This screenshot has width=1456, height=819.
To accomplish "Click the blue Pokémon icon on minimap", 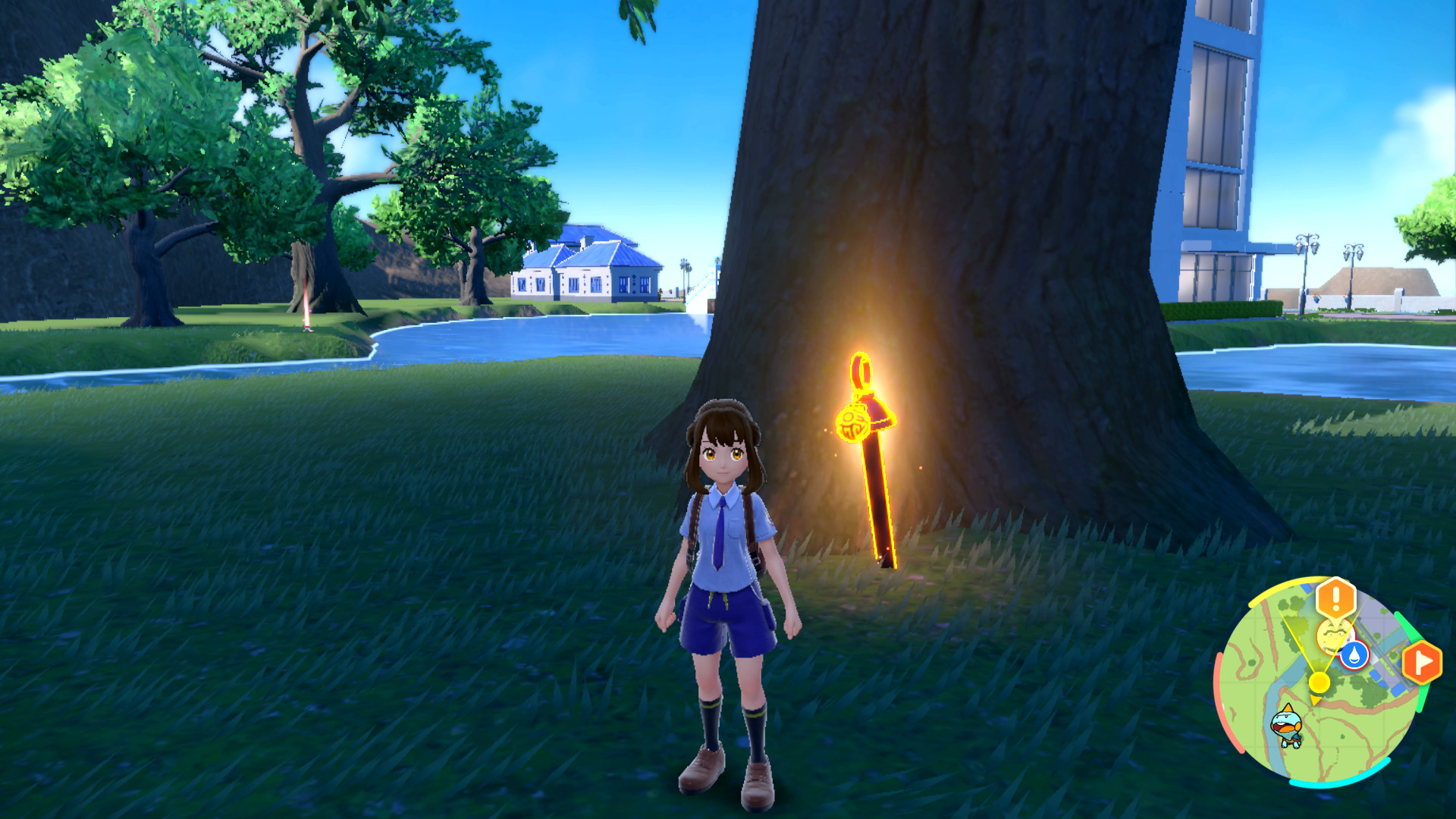I will click(x=1287, y=726).
